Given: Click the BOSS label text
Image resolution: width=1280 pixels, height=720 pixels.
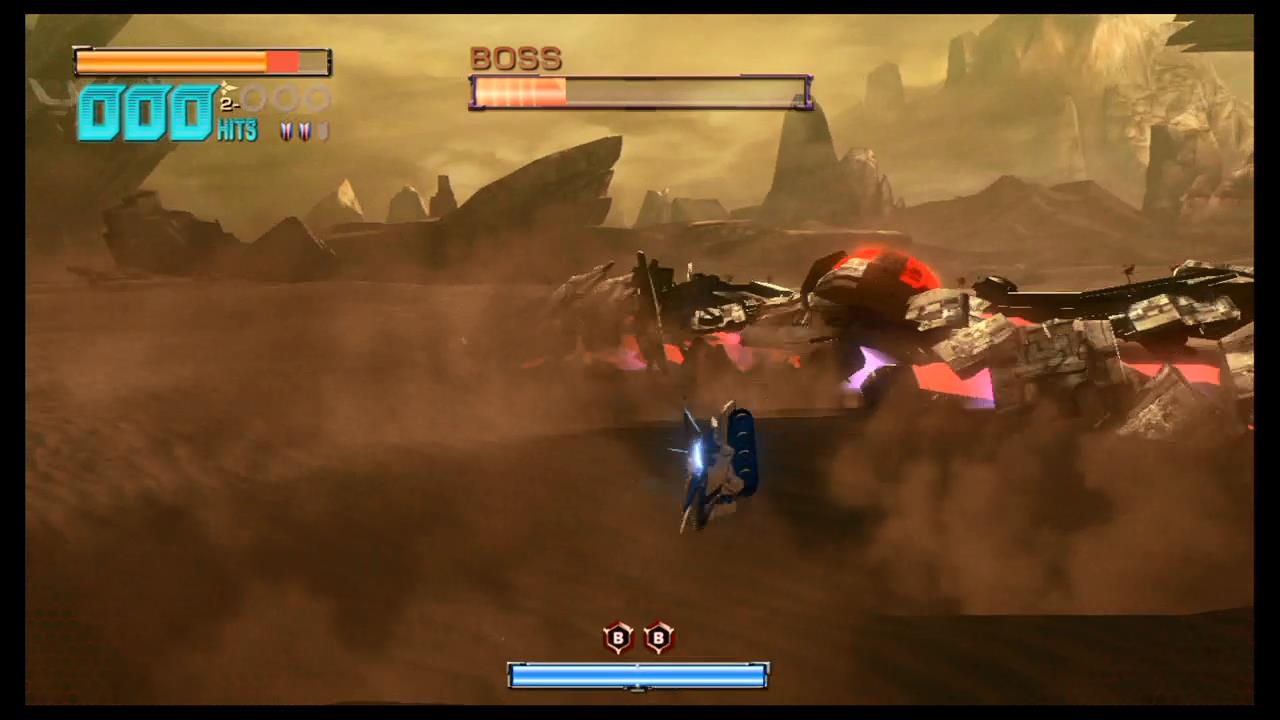Looking at the screenshot, I should click(515, 59).
